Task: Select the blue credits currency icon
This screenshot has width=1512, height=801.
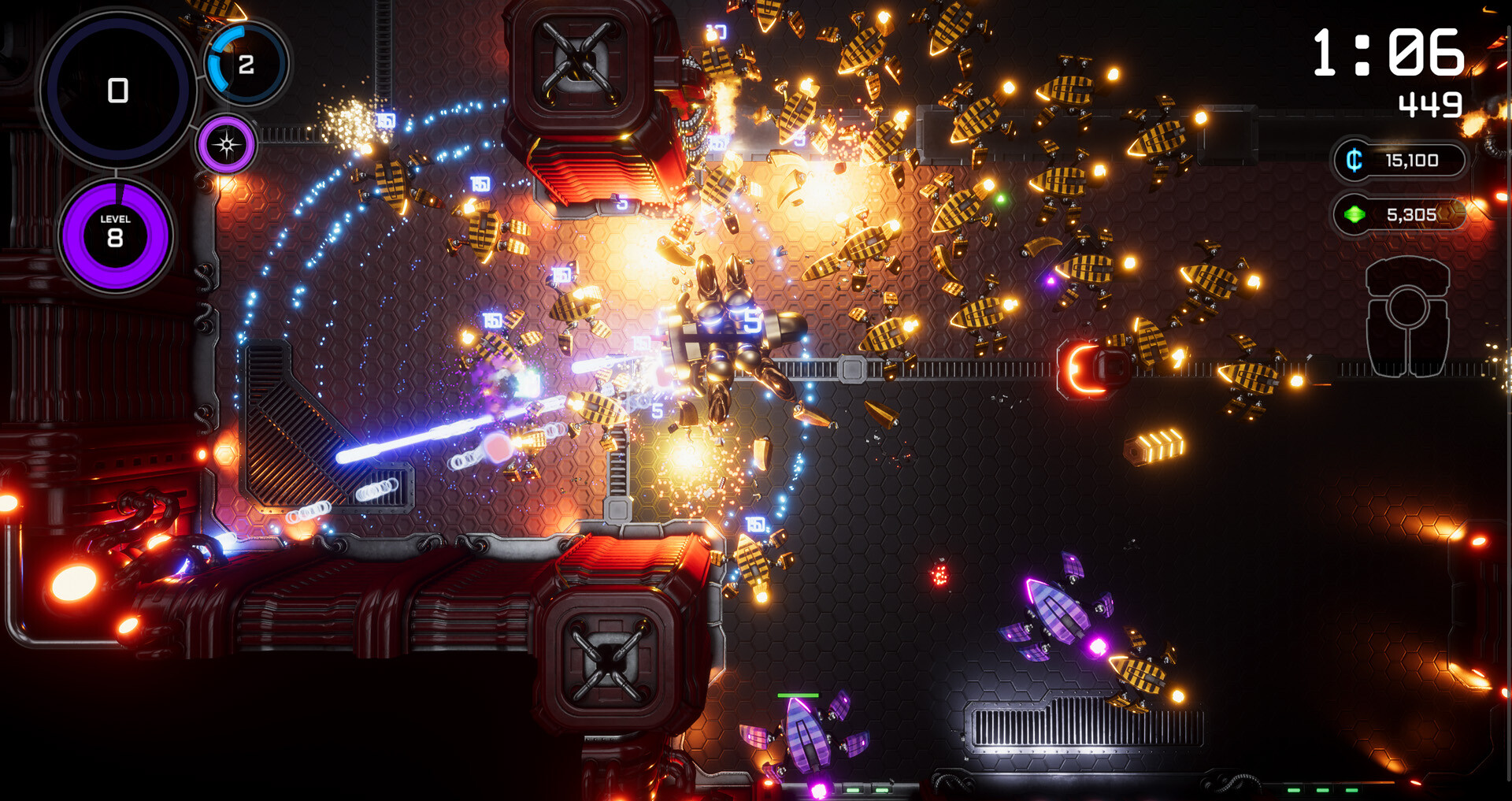Action: (x=1354, y=161)
